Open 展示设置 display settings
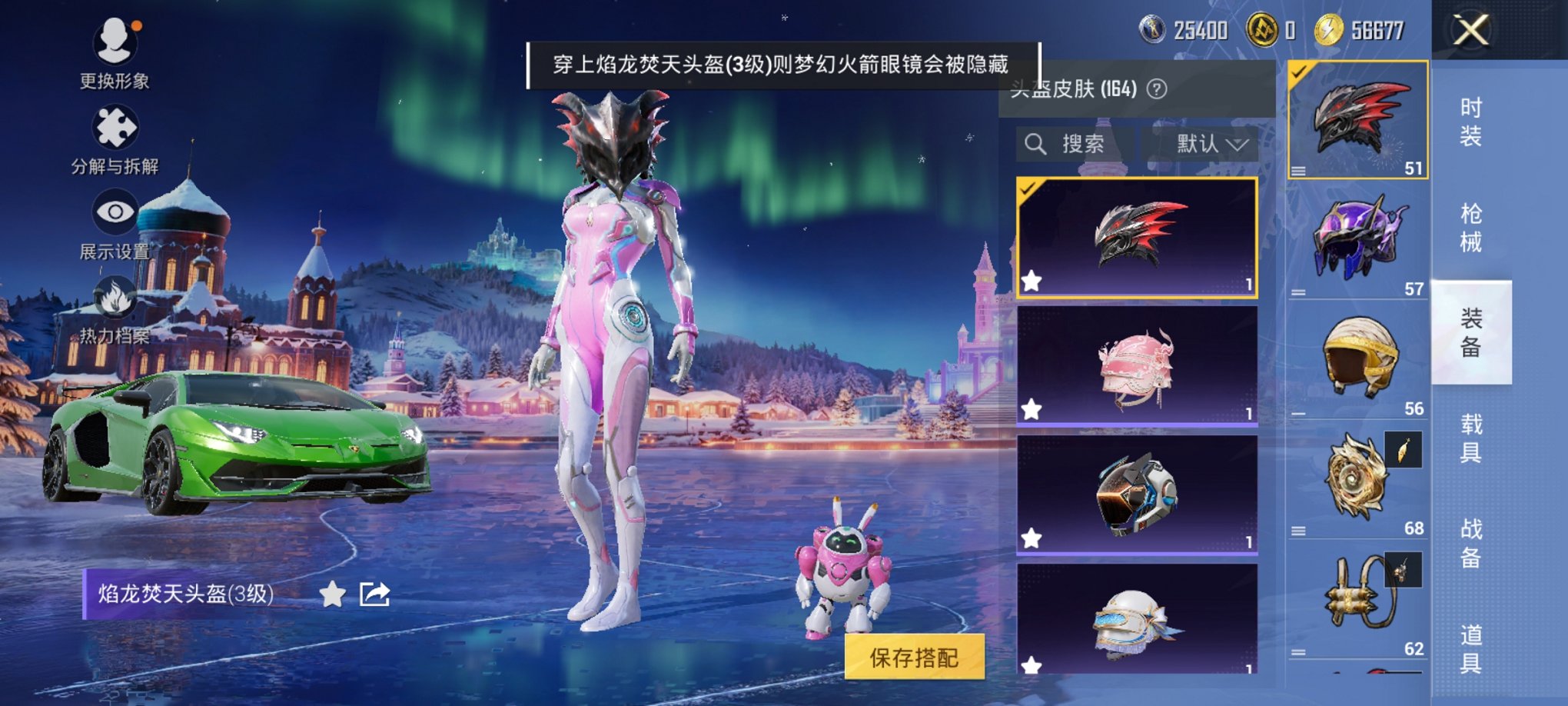This screenshot has width=1568, height=706. [115, 209]
